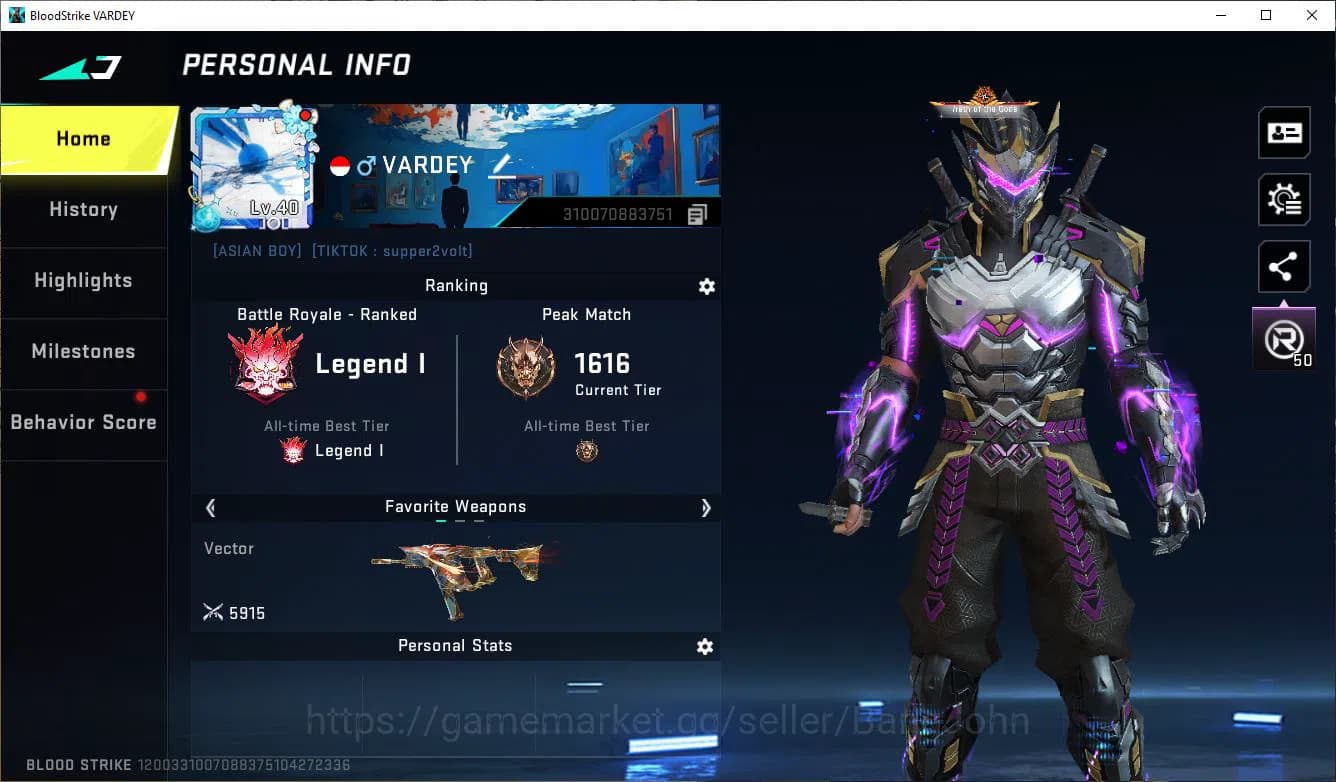Expand next favorite weapon with right arrow
The width and height of the screenshot is (1336, 782).
pos(706,508)
